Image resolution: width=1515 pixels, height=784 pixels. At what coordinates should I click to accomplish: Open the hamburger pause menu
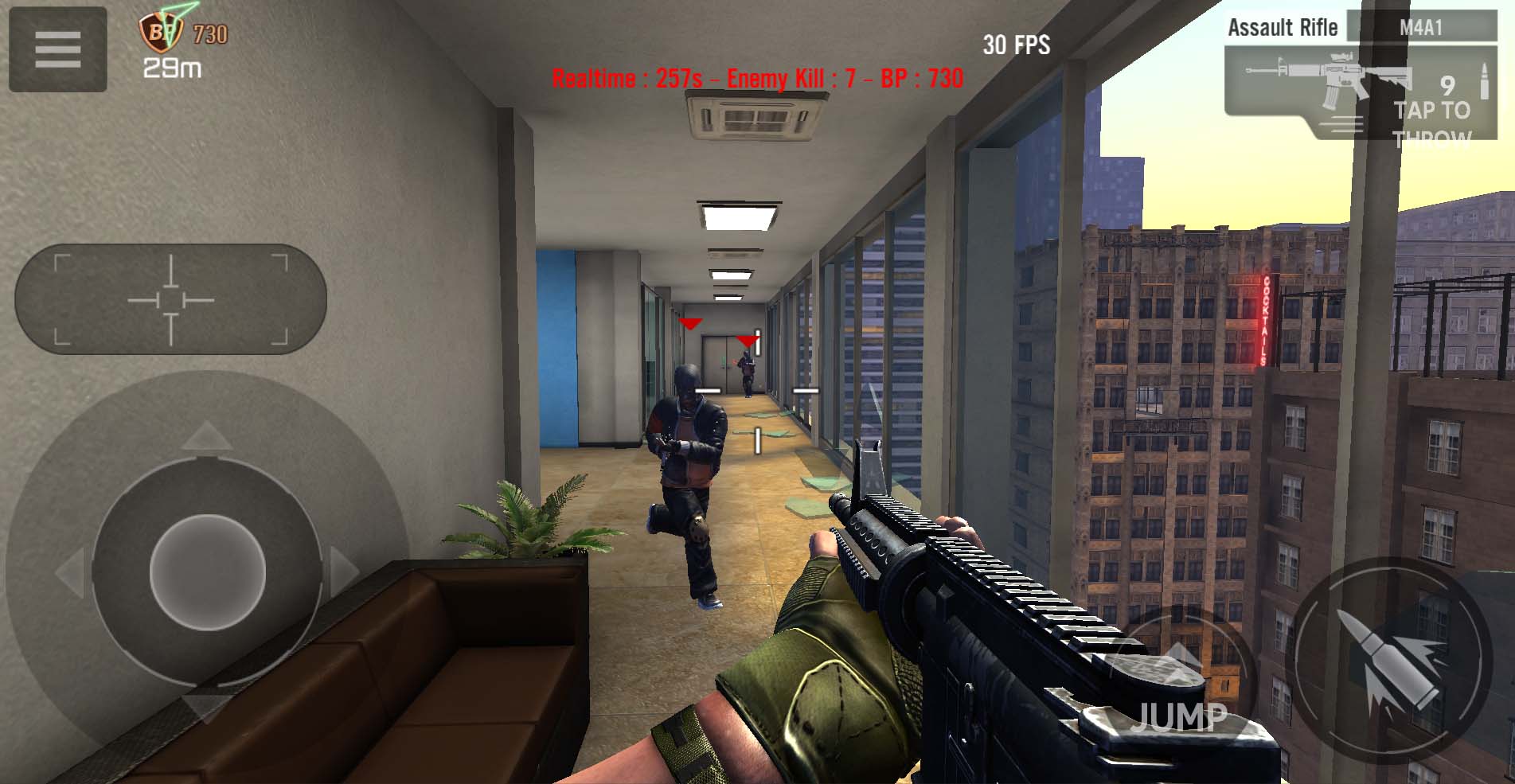pos(57,49)
